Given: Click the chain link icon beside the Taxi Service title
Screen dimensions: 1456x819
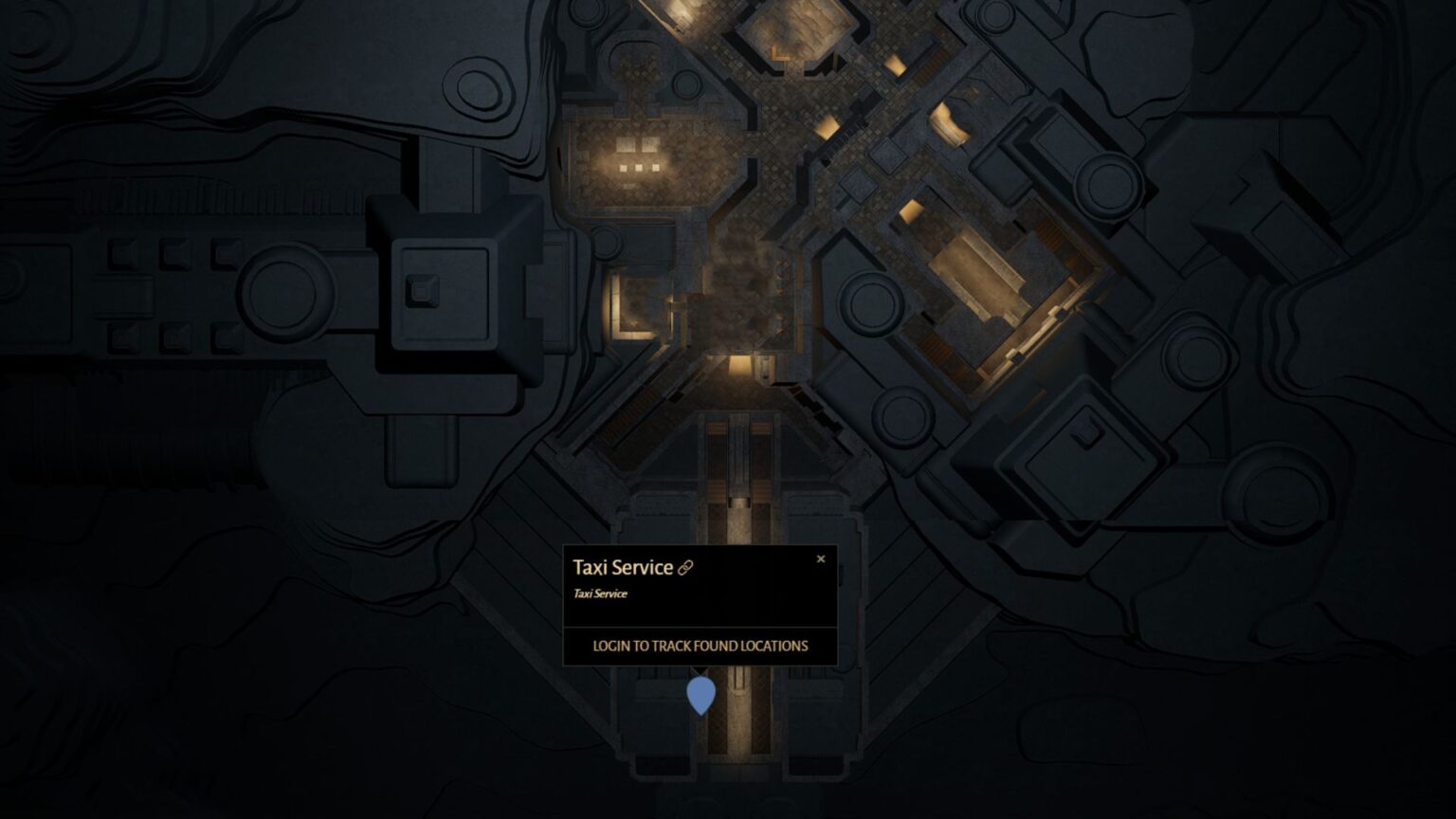Looking at the screenshot, I should [x=687, y=567].
